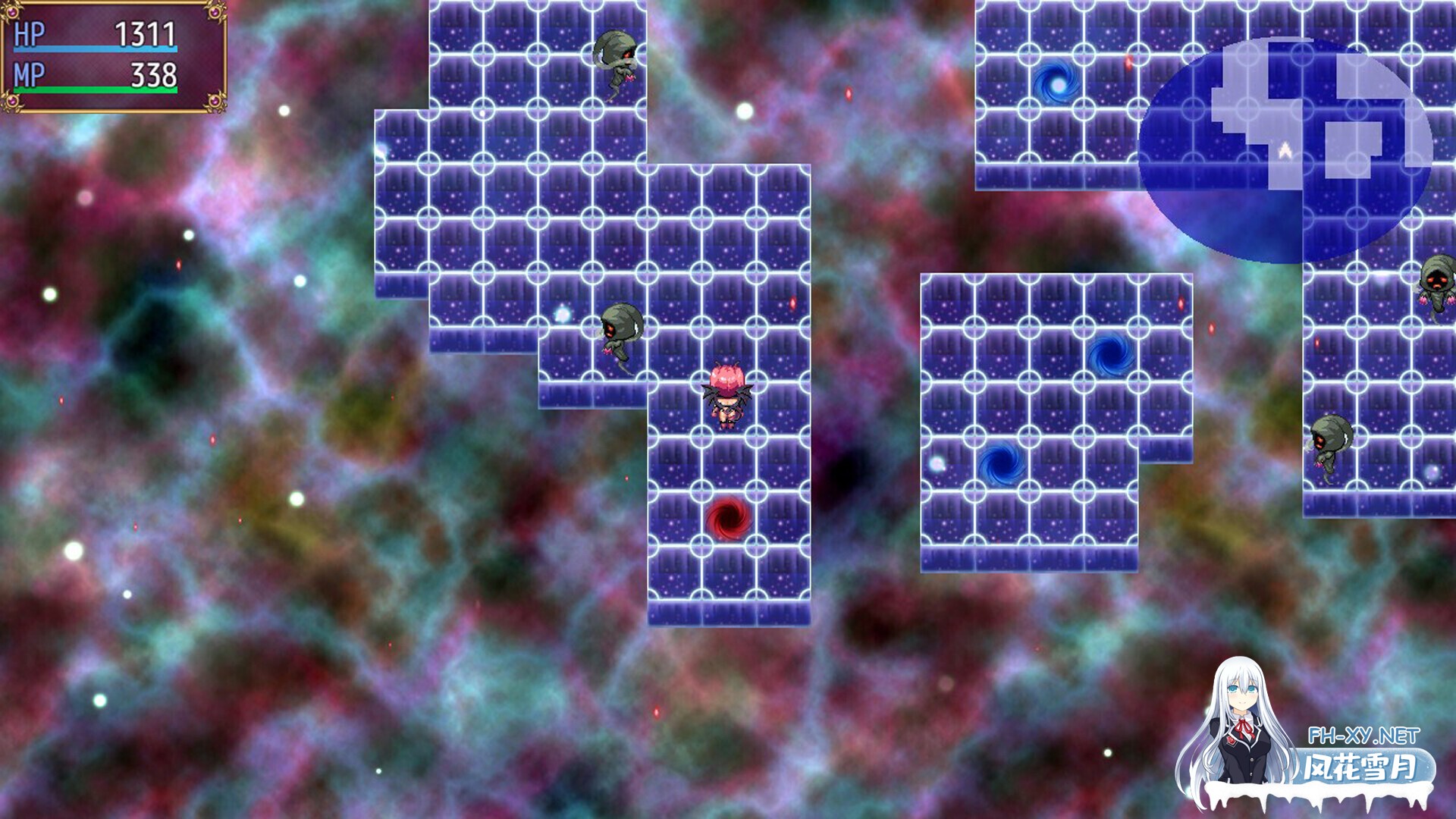
Task: Click the player arrow marker on the minimap
Action: [1283, 149]
